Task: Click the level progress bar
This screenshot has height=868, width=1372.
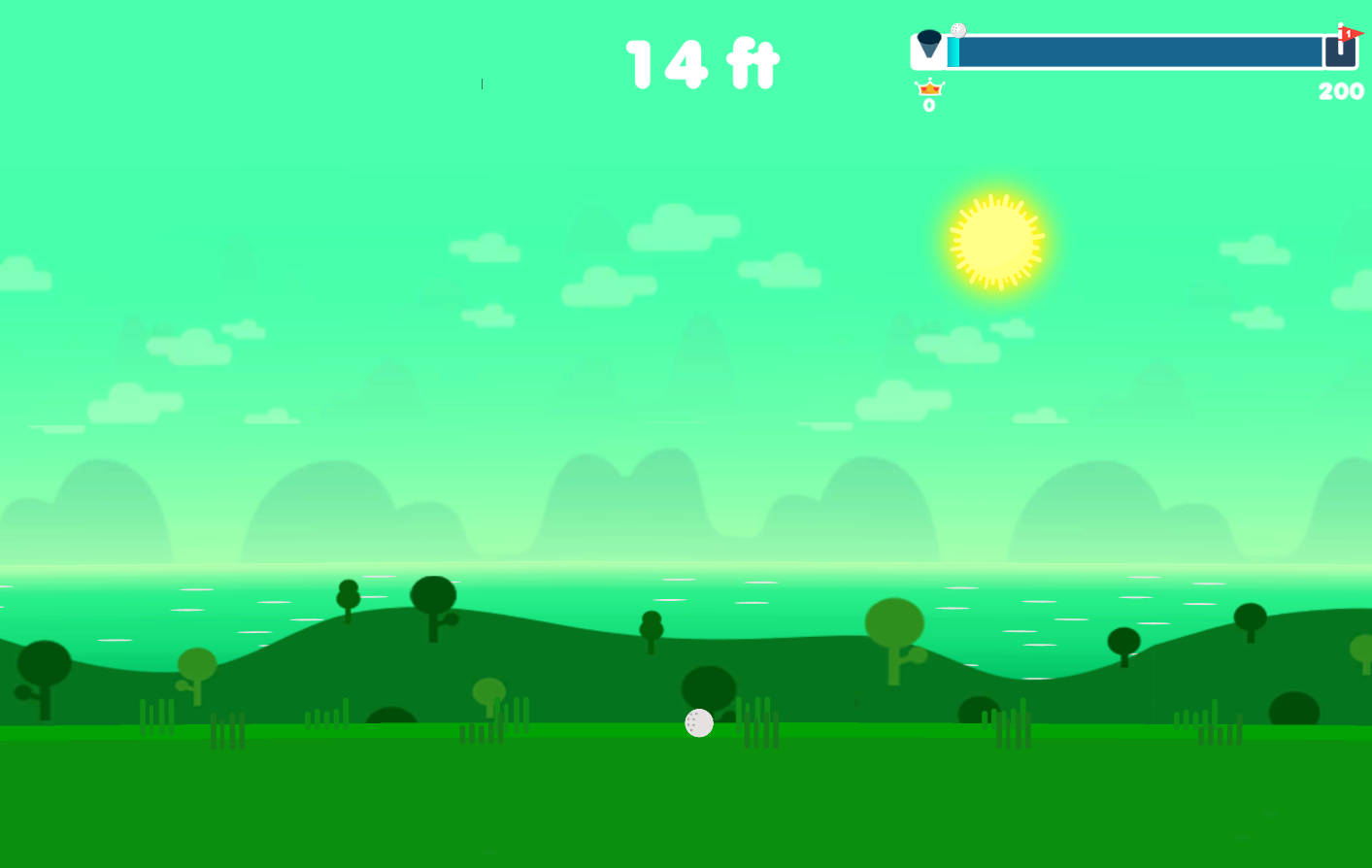Action: pos(1136,51)
